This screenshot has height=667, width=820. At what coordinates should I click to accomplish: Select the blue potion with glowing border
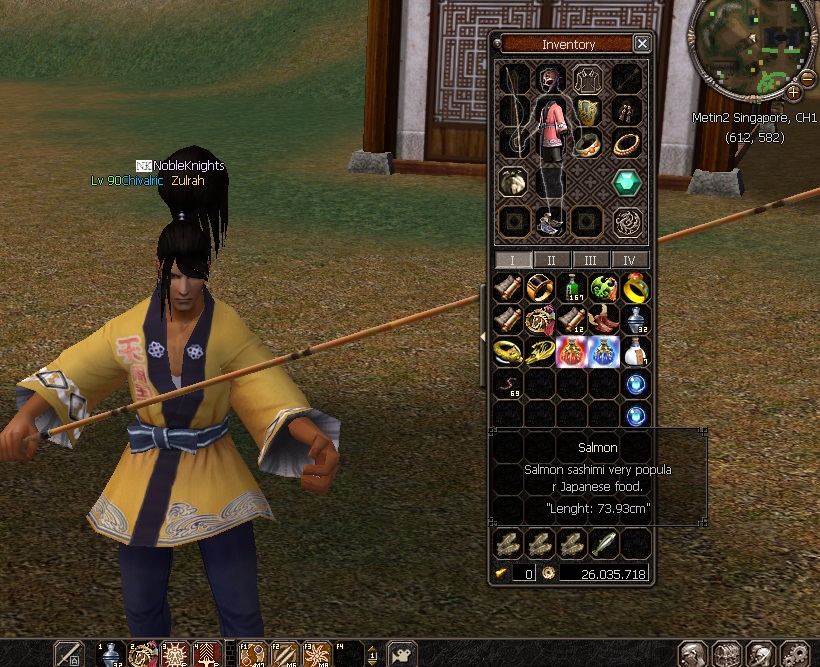click(603, 351)
